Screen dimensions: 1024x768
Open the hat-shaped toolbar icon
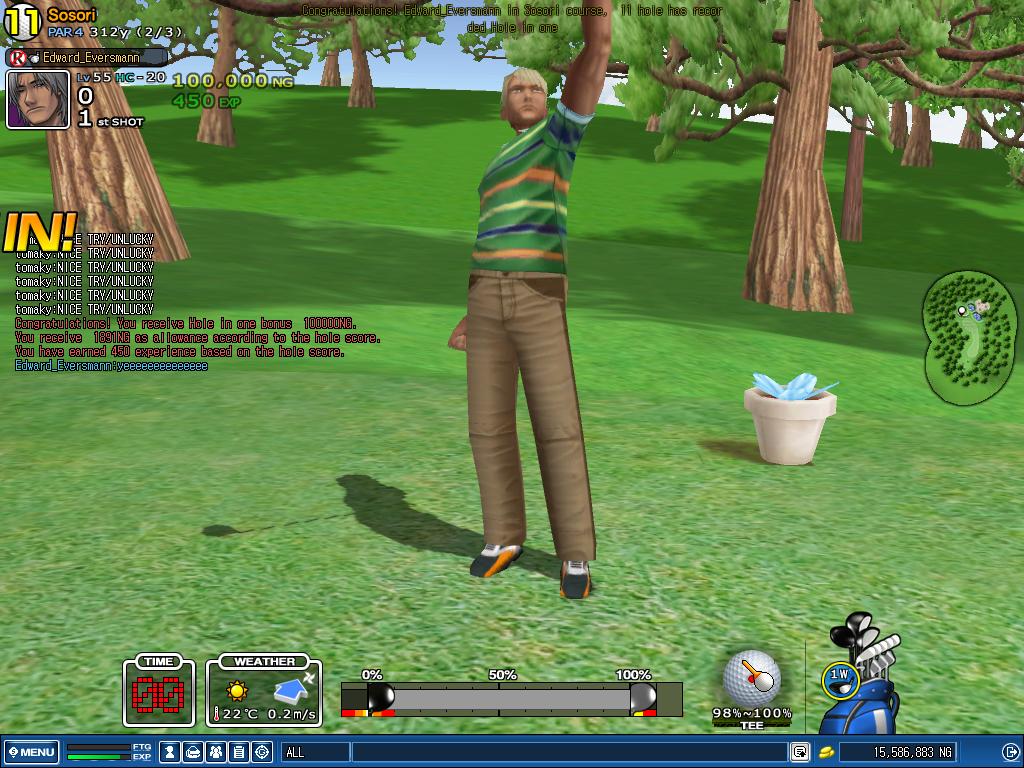coord(194,752)
